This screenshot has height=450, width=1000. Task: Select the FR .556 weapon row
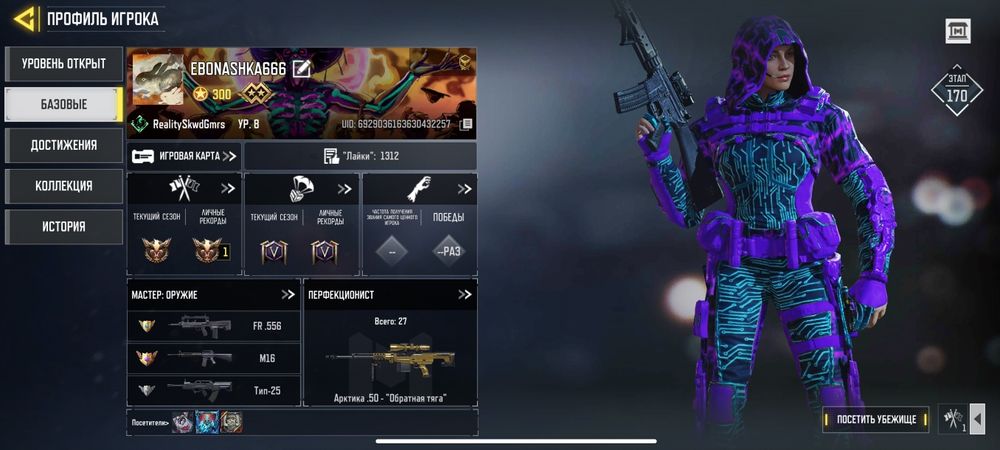214,326
